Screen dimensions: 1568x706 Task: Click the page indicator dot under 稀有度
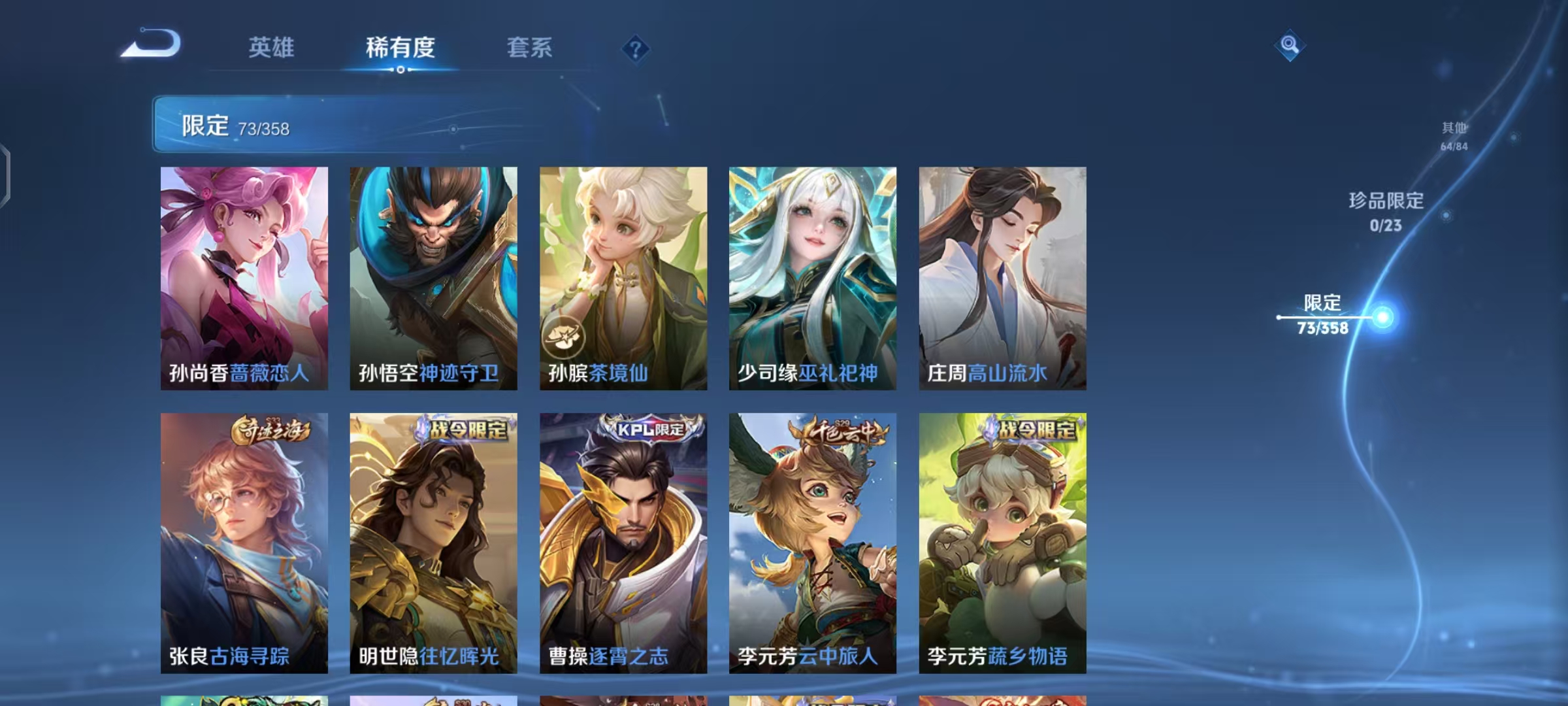coord(400,70)
